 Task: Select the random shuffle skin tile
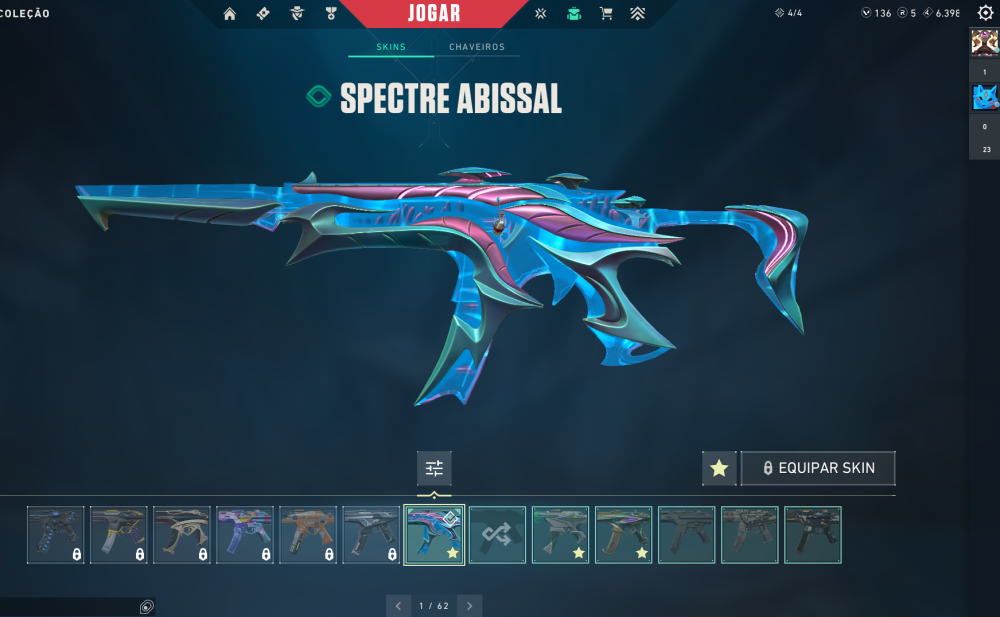[497, 535]
